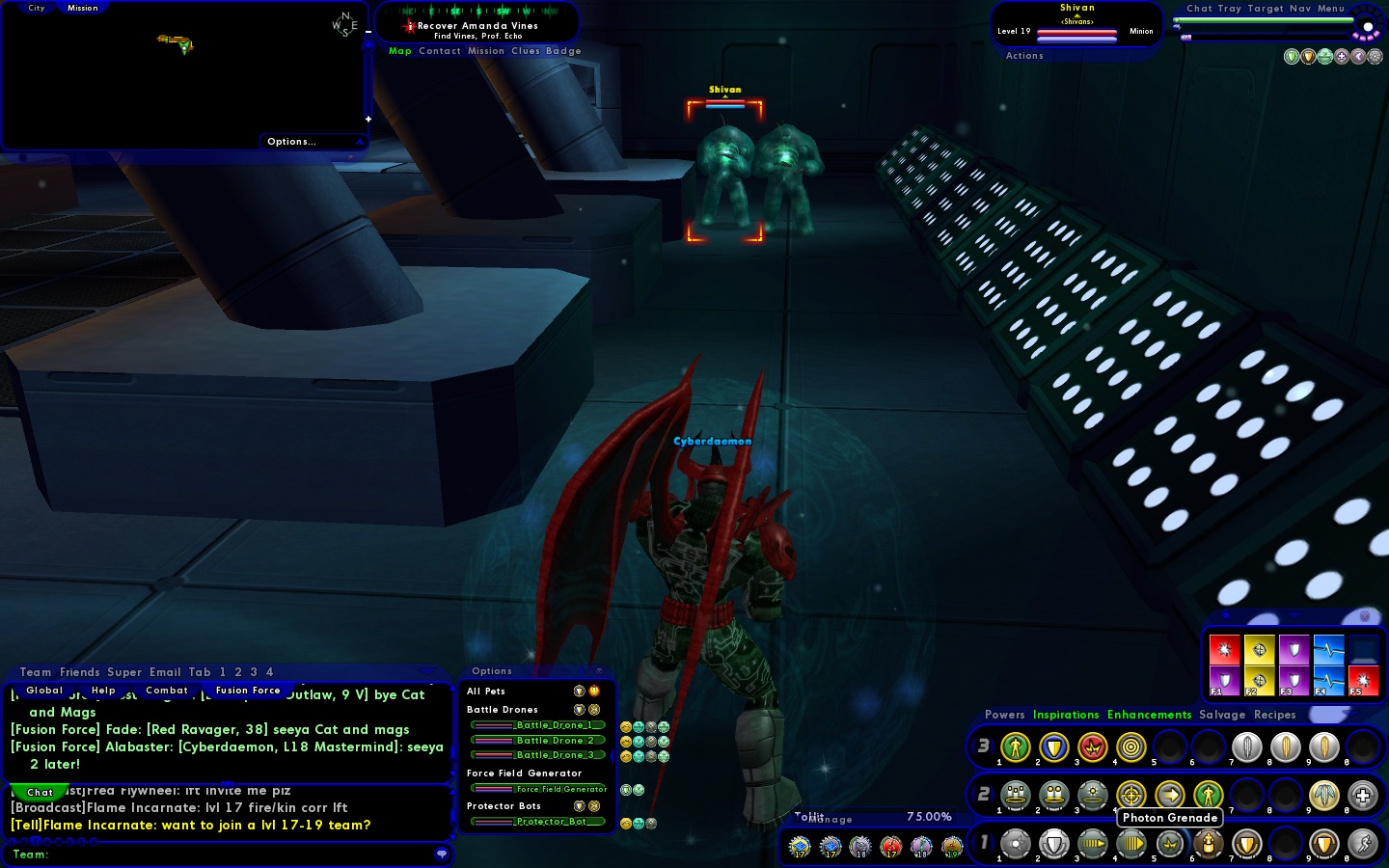
Task: Open target Actions menu
Action: [1024, 56]
